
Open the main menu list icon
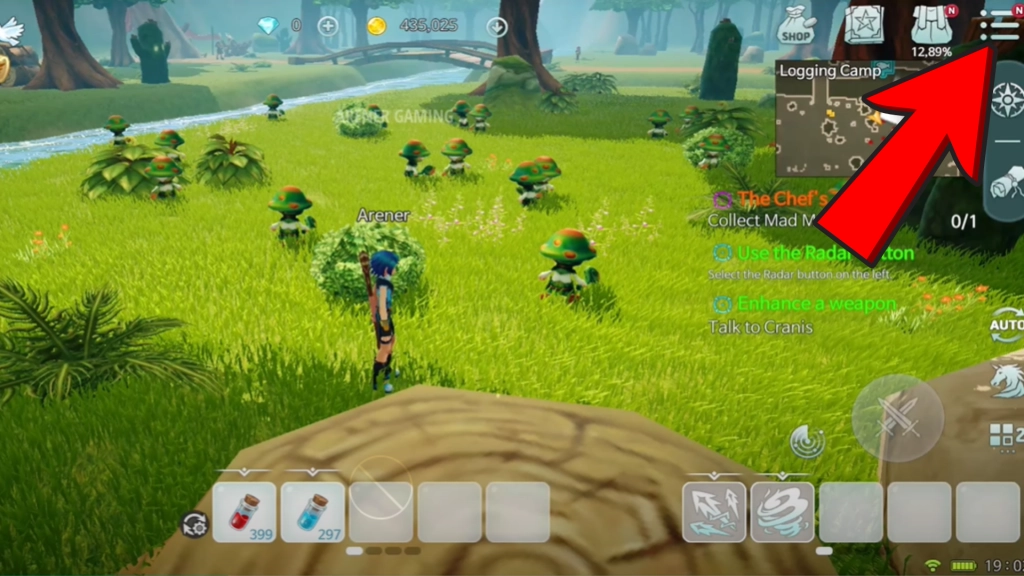1001,23
